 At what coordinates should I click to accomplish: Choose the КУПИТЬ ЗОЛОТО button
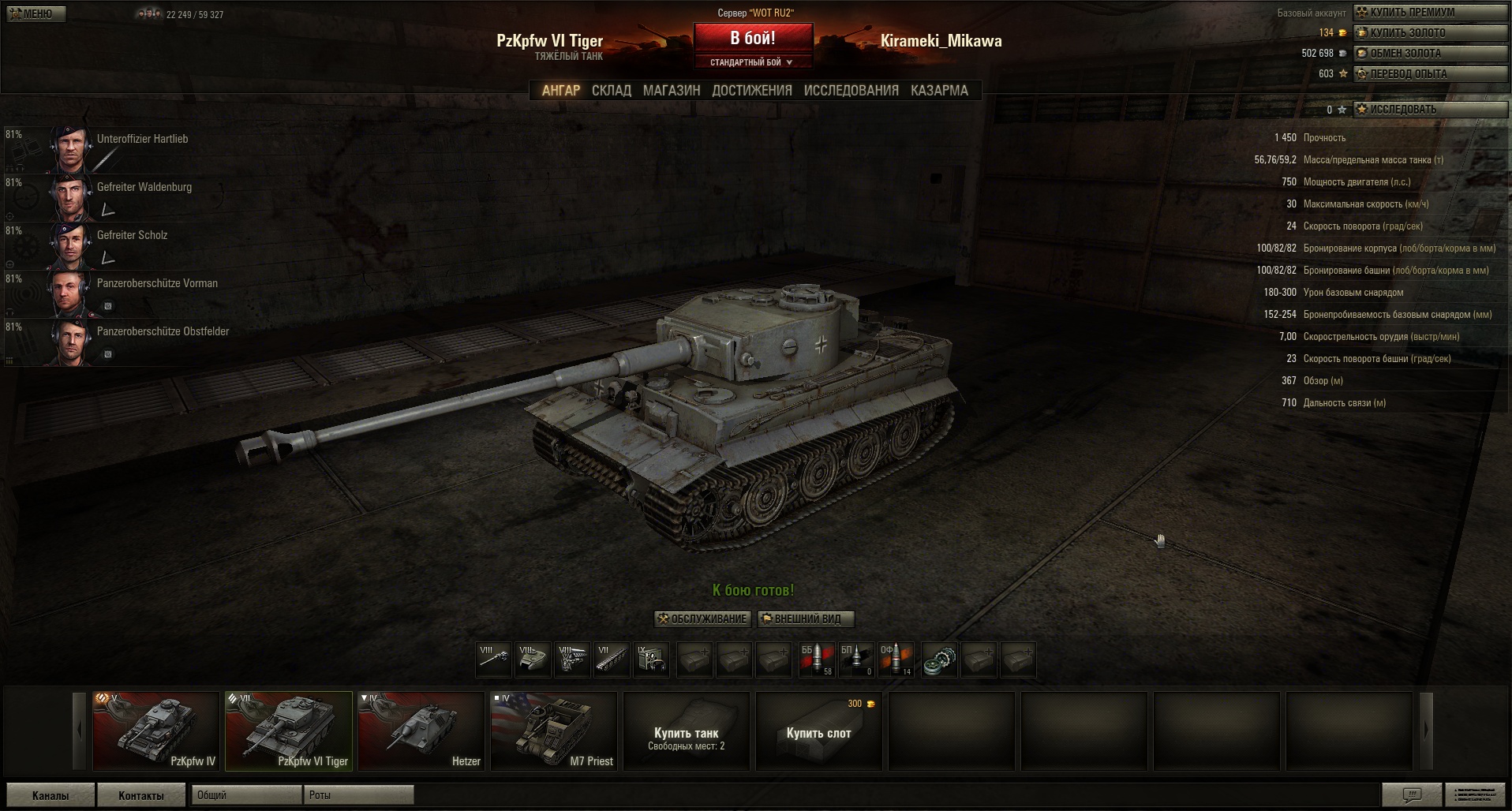click(x=1429, y=33)
